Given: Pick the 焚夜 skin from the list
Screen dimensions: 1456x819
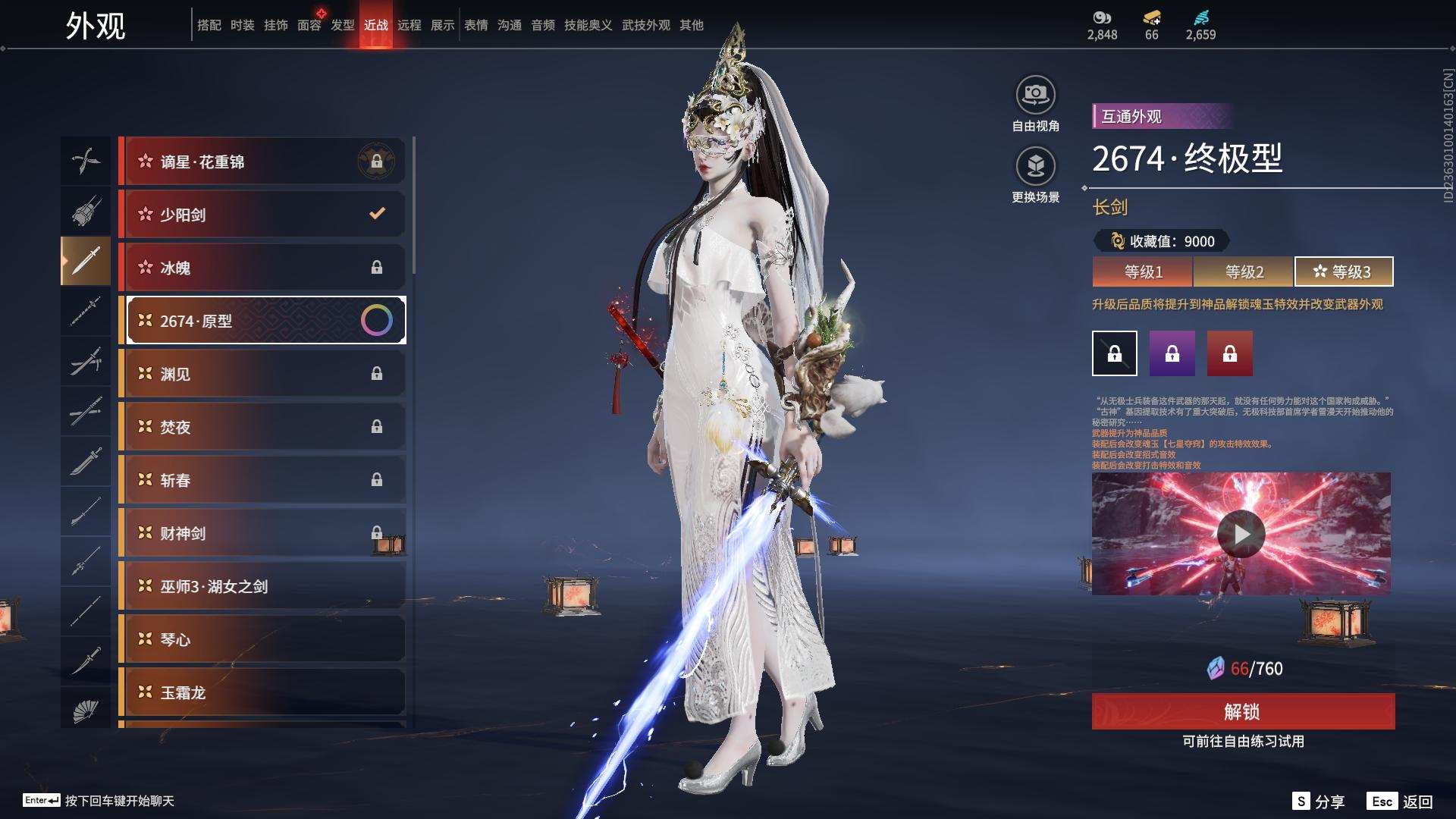Looking at the screenshot, I should point(262,427).
